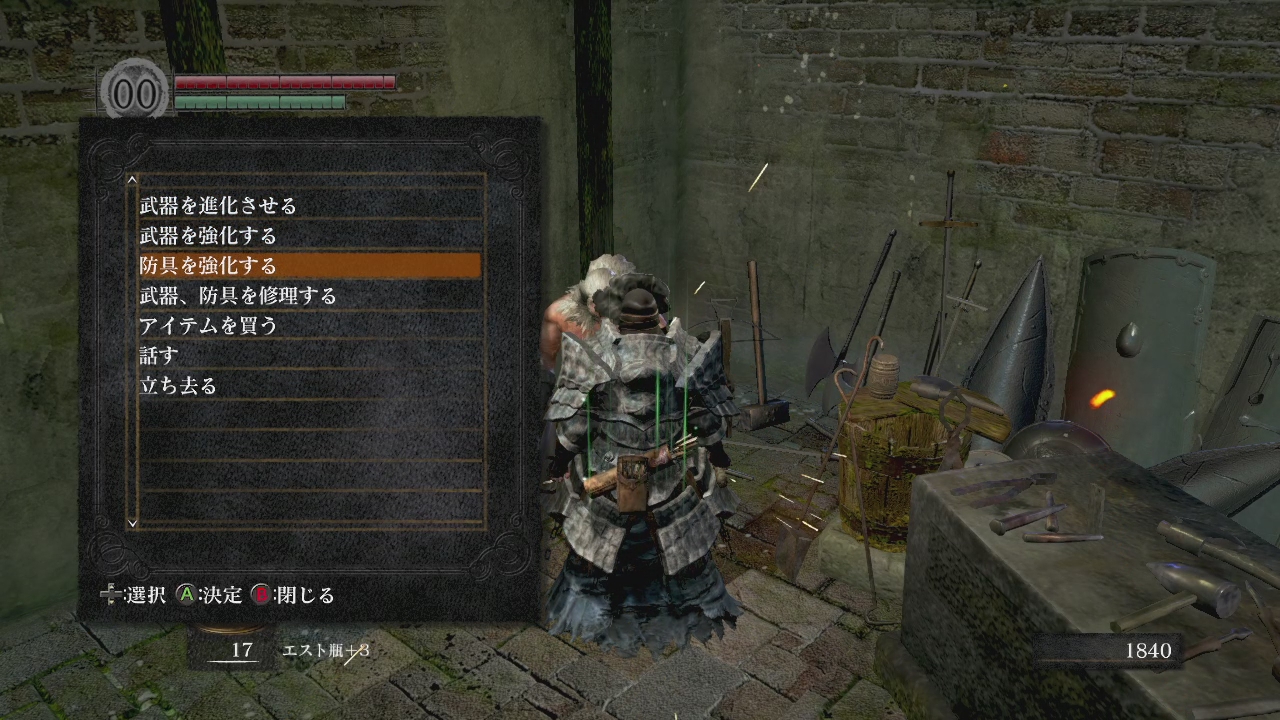Open 武器、防具を修理する repair option

[x=238, y=296]
